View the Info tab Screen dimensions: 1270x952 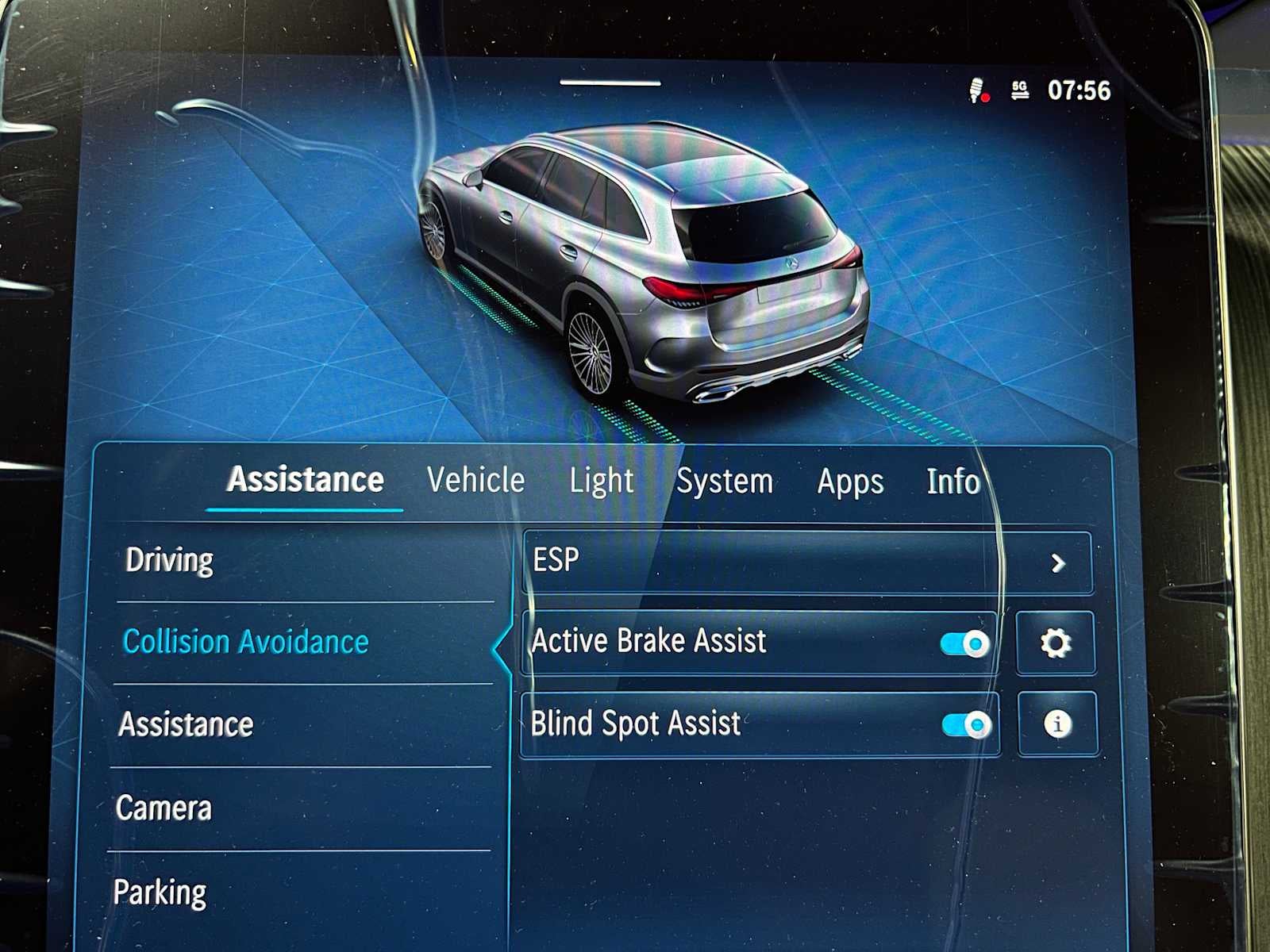click(x=952, y=482)
